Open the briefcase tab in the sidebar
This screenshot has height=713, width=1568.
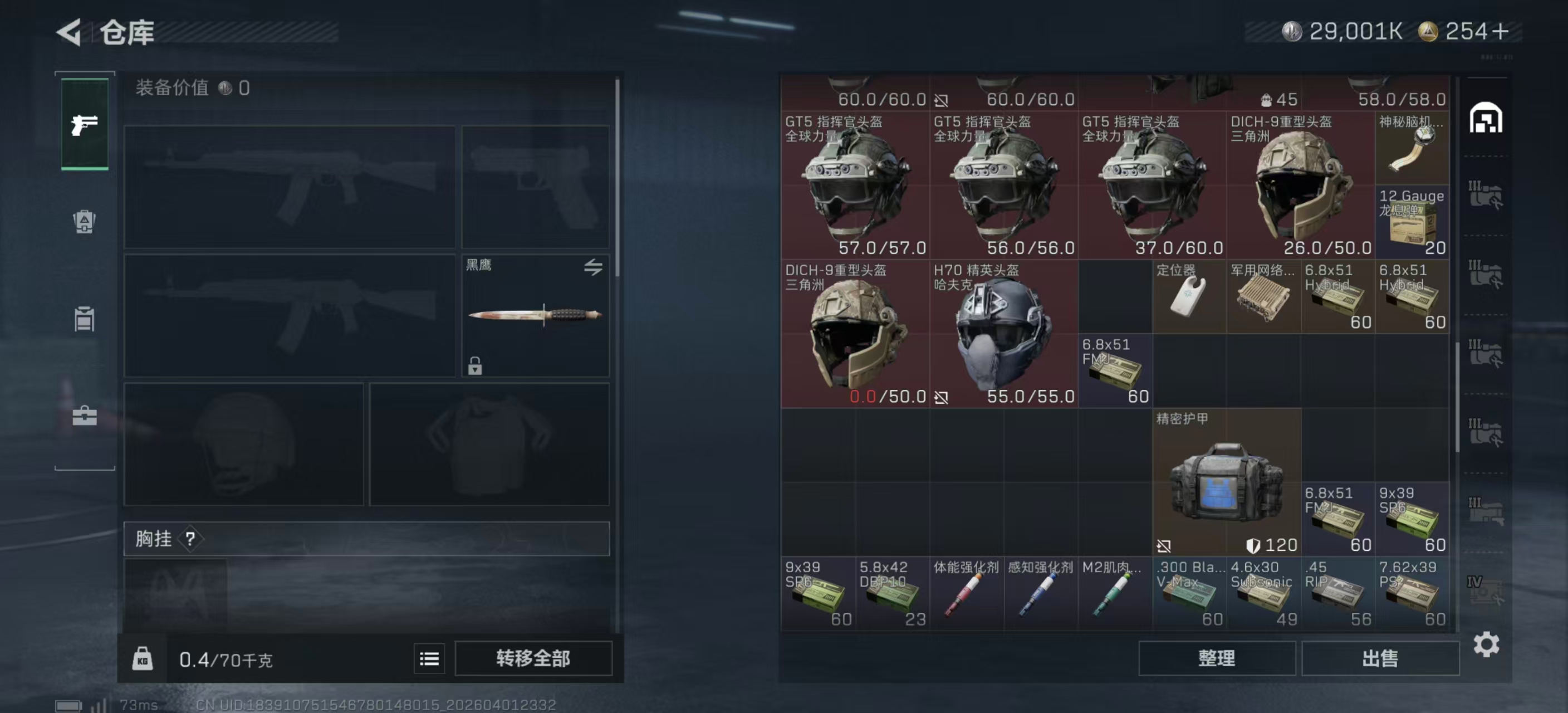85,416
